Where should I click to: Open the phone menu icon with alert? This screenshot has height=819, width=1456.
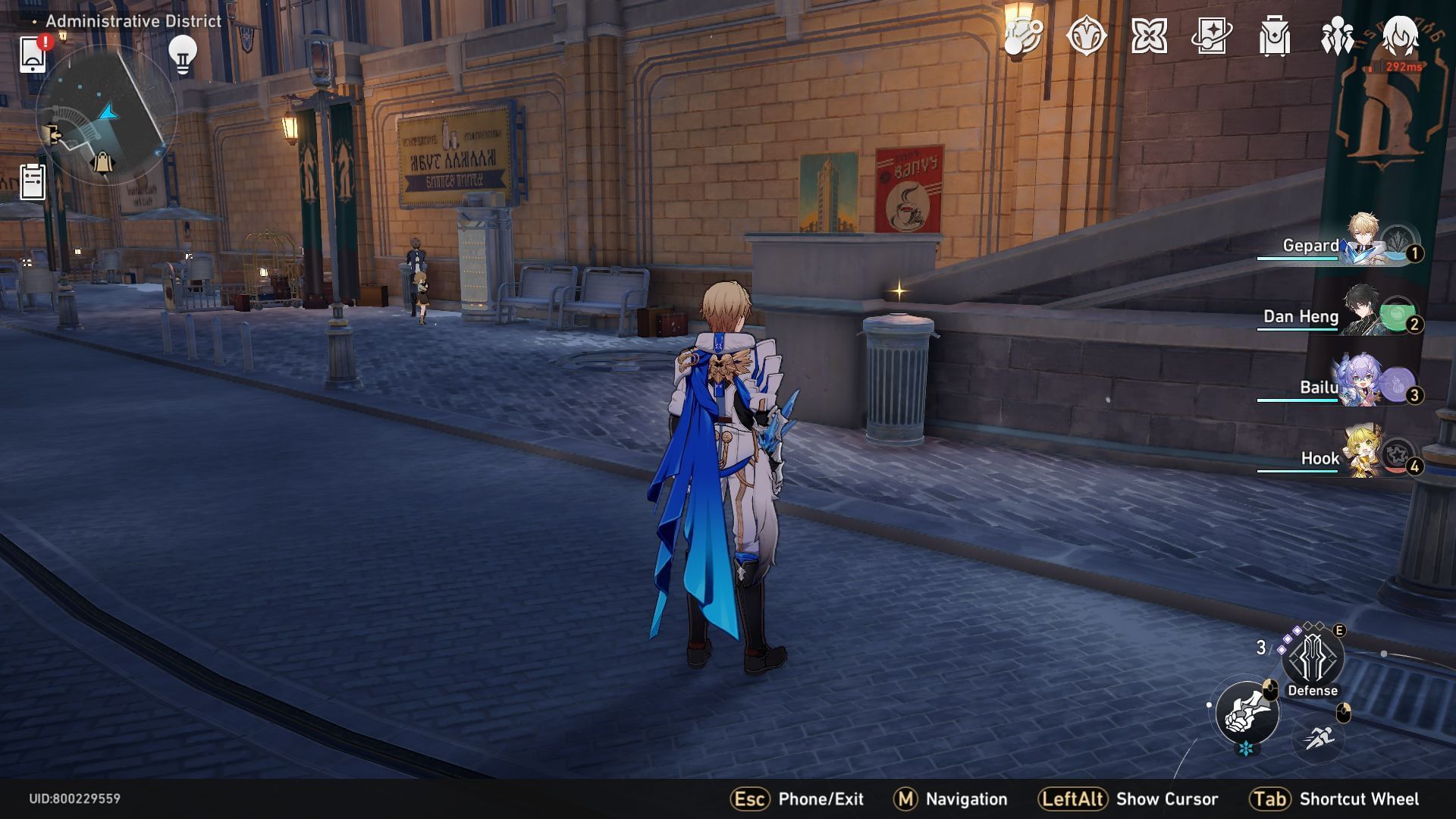(x=33, y=55)
